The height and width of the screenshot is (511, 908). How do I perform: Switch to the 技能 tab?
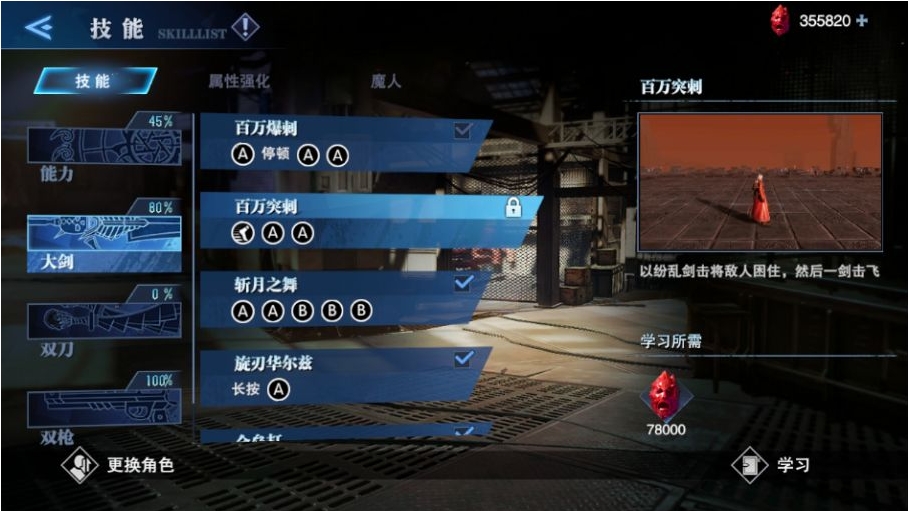pos(94,81)
